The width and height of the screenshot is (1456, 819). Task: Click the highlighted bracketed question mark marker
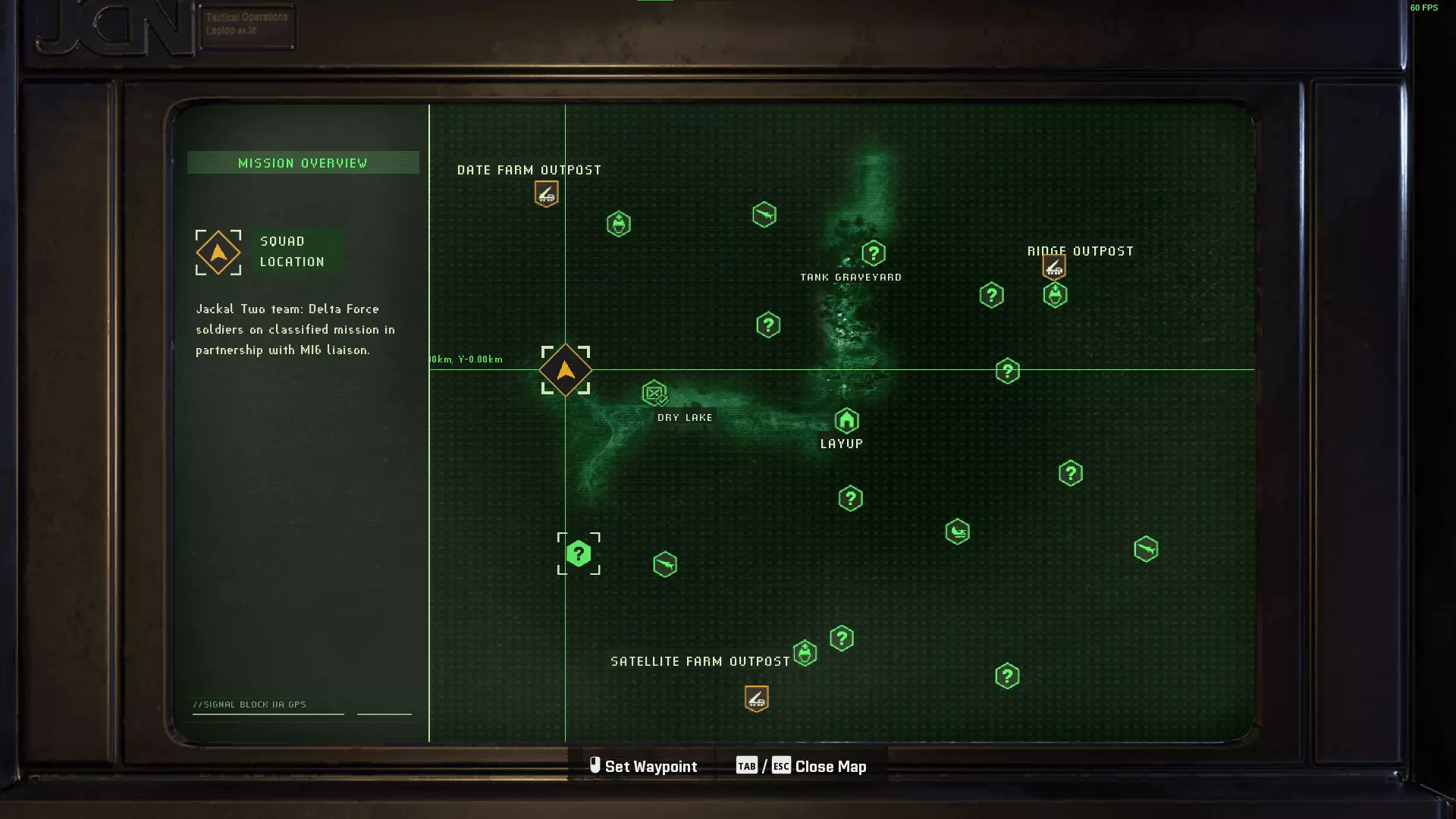[579, 554]
